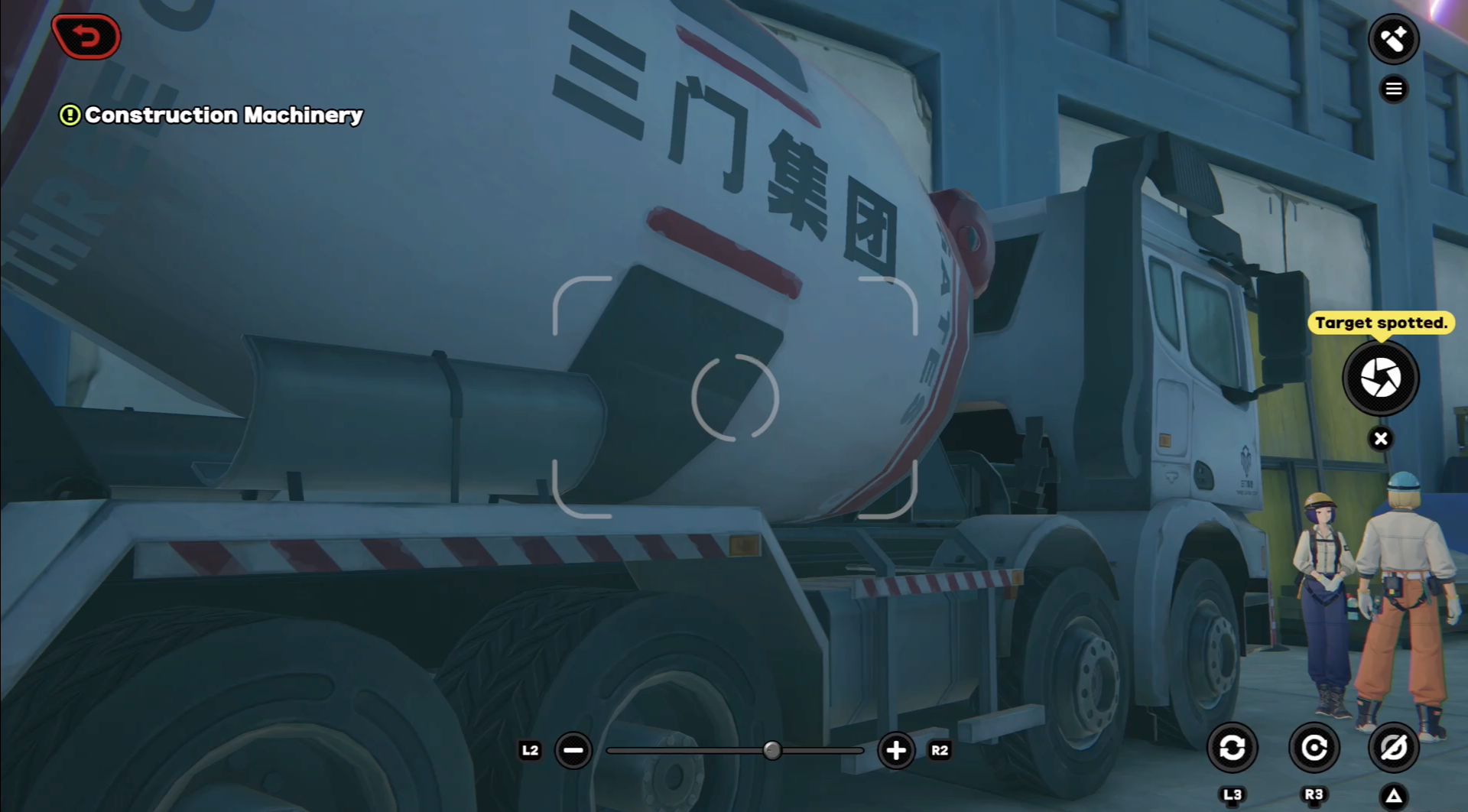Viewport: 1468px width, 812px height.
Task: Take a photo with the shutter button
Action: 1380,378
